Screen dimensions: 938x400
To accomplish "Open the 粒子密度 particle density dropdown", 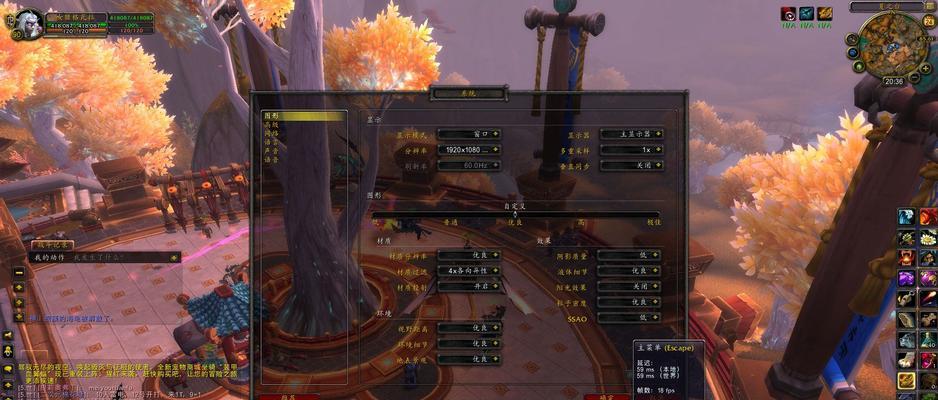I will click(632, 302).
